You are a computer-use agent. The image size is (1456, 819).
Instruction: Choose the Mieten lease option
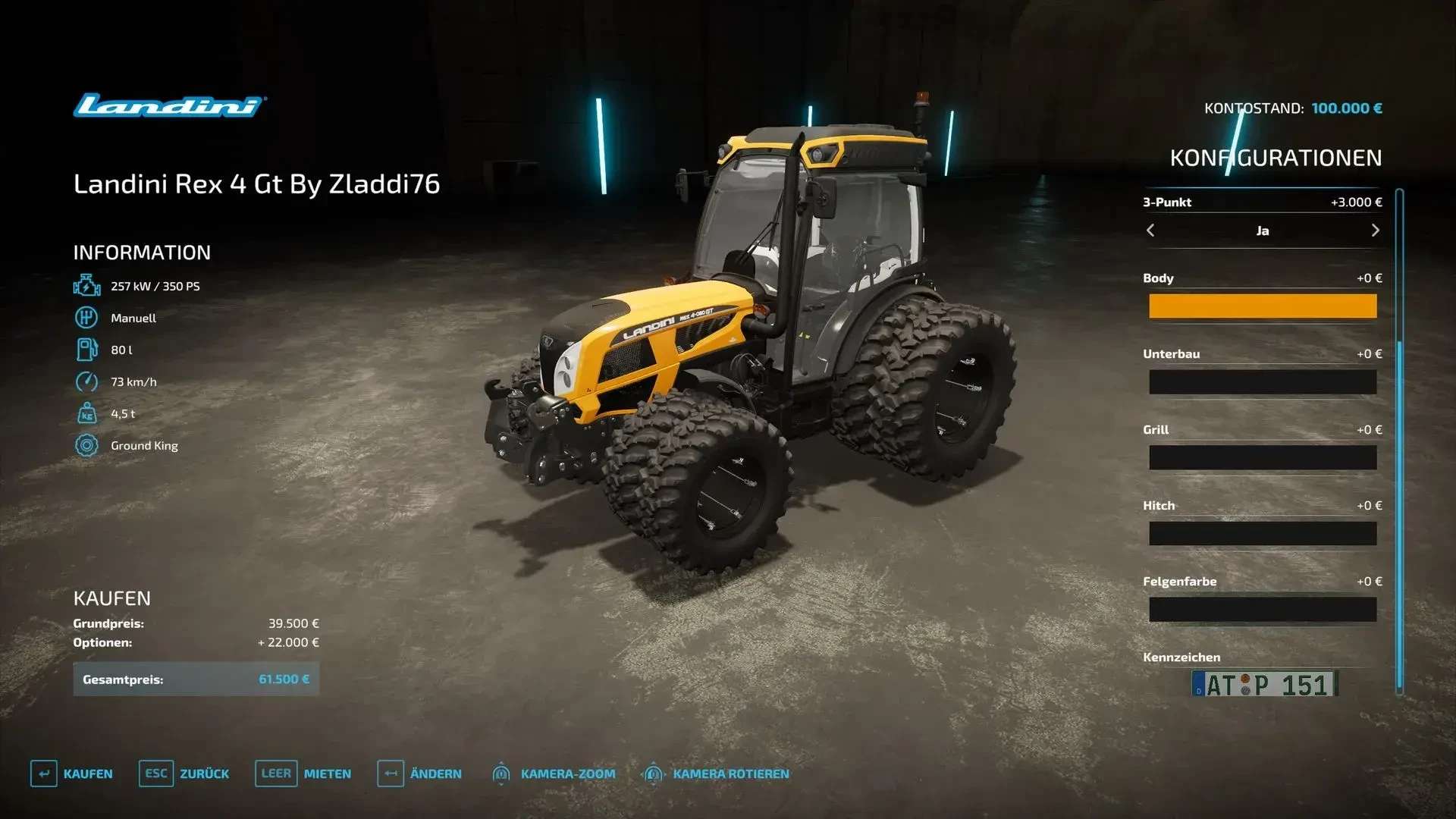(x=303, y=773)
